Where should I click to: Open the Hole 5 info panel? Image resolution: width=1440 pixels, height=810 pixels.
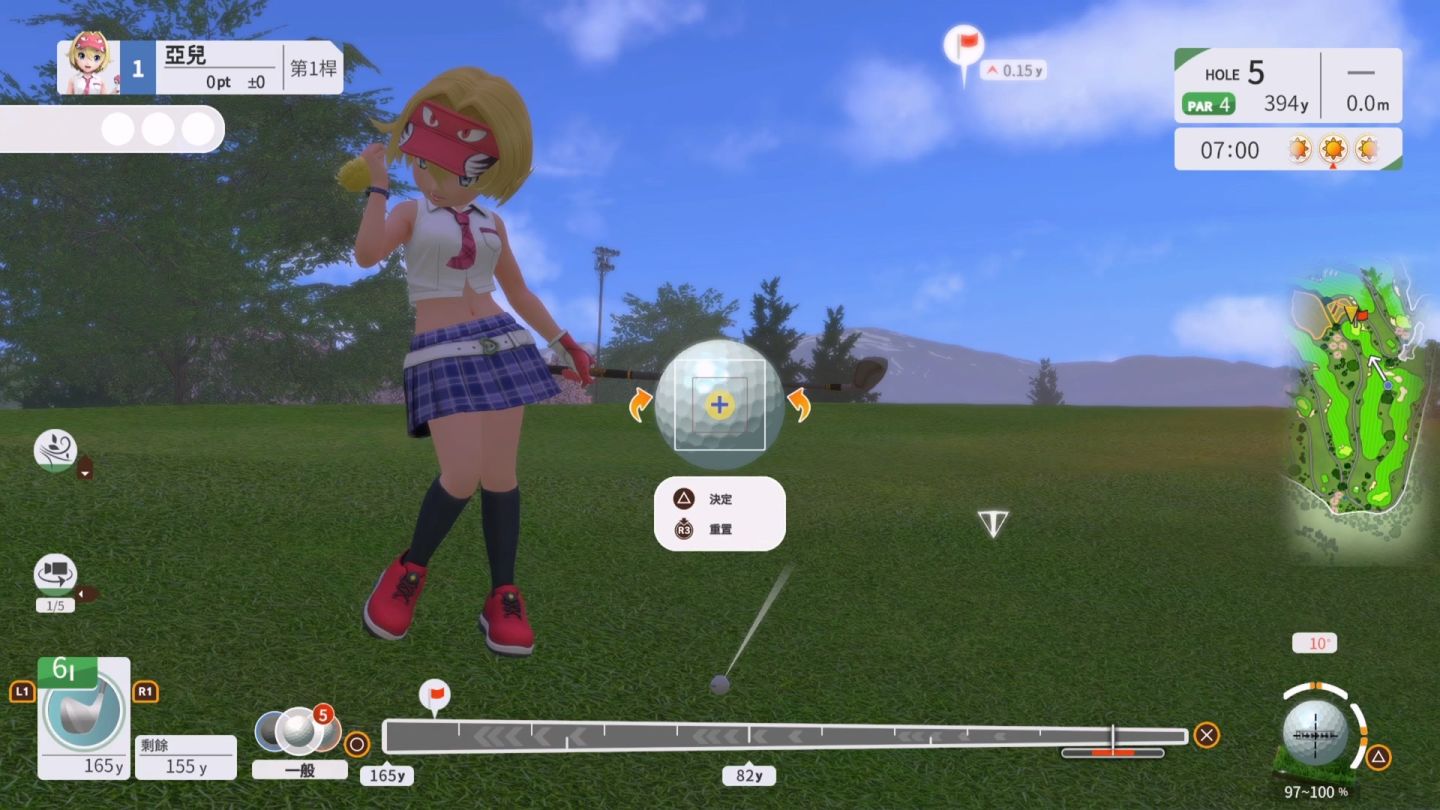(x=1288, y=86)
